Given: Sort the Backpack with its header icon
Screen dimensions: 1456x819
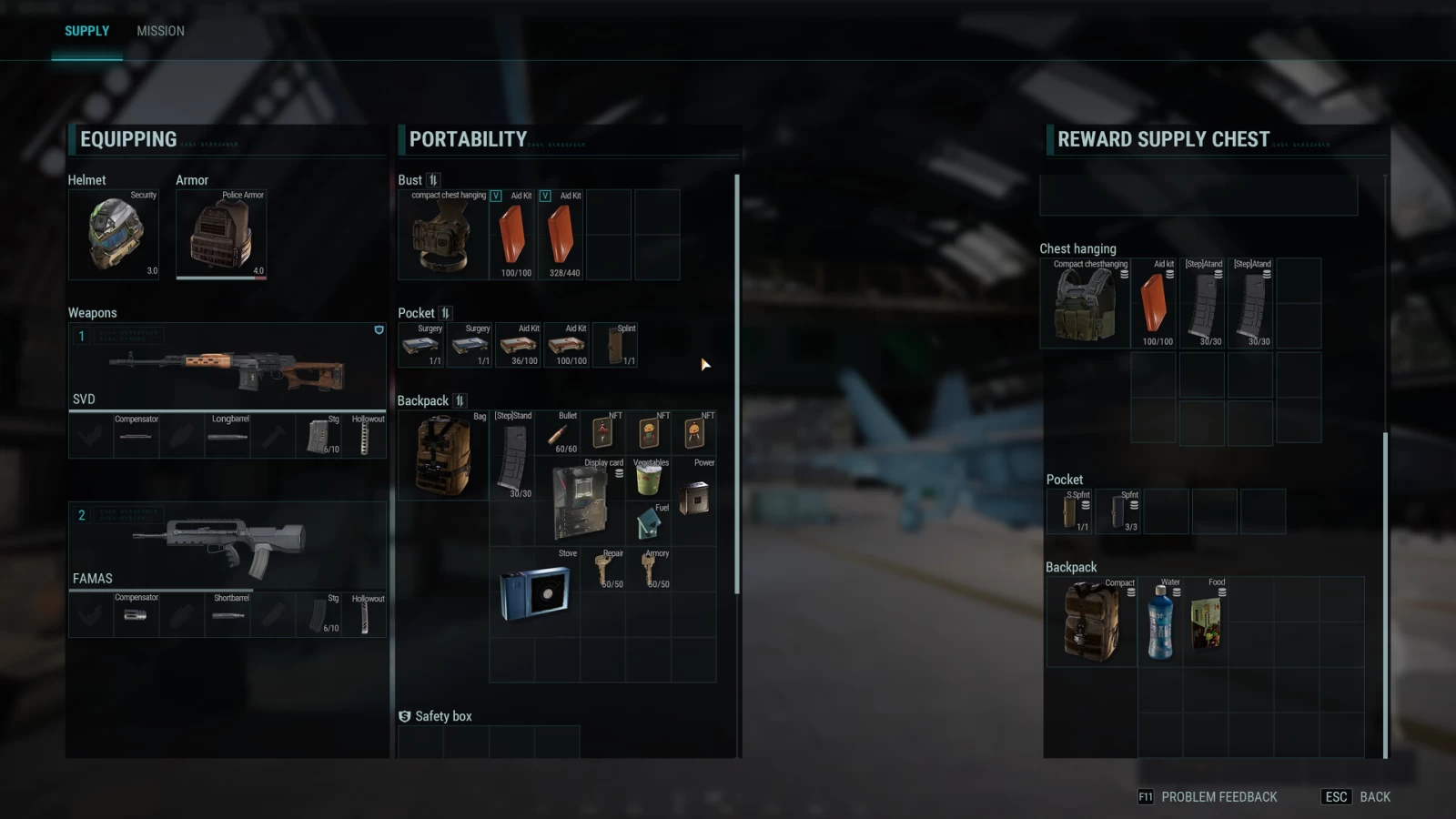Looking at the screenshot, I should pos(460,400).
